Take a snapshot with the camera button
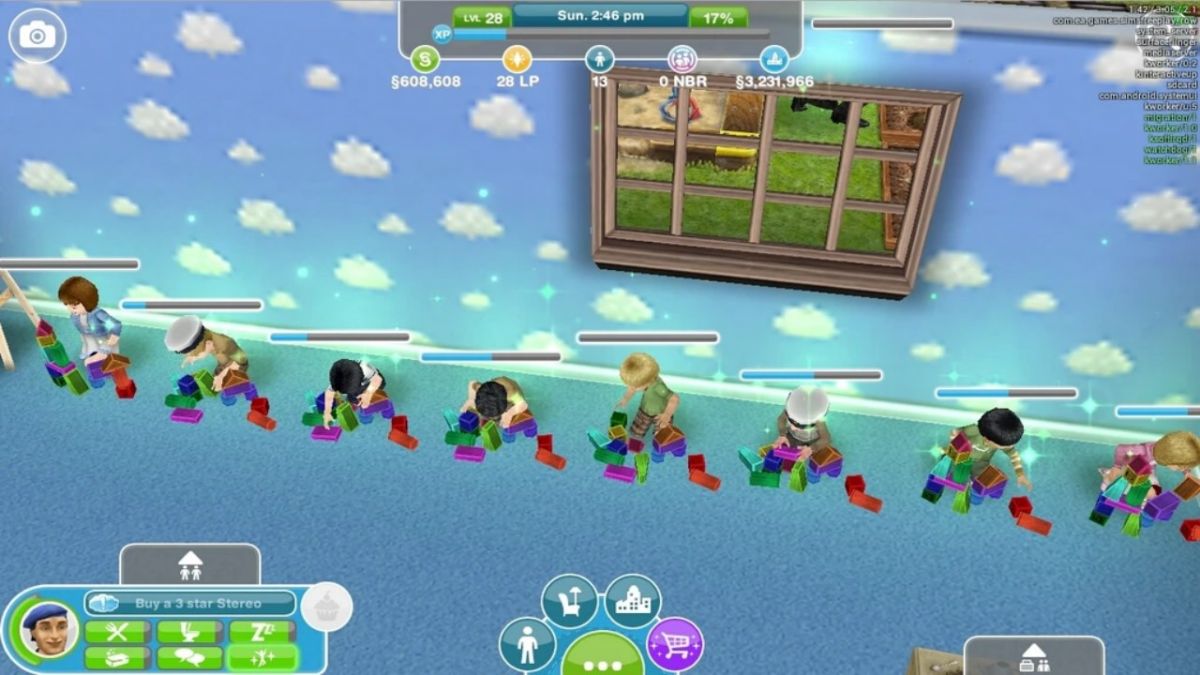This screenshot has width=1200, height=675. pyautogui.click(x=38, y=36)
